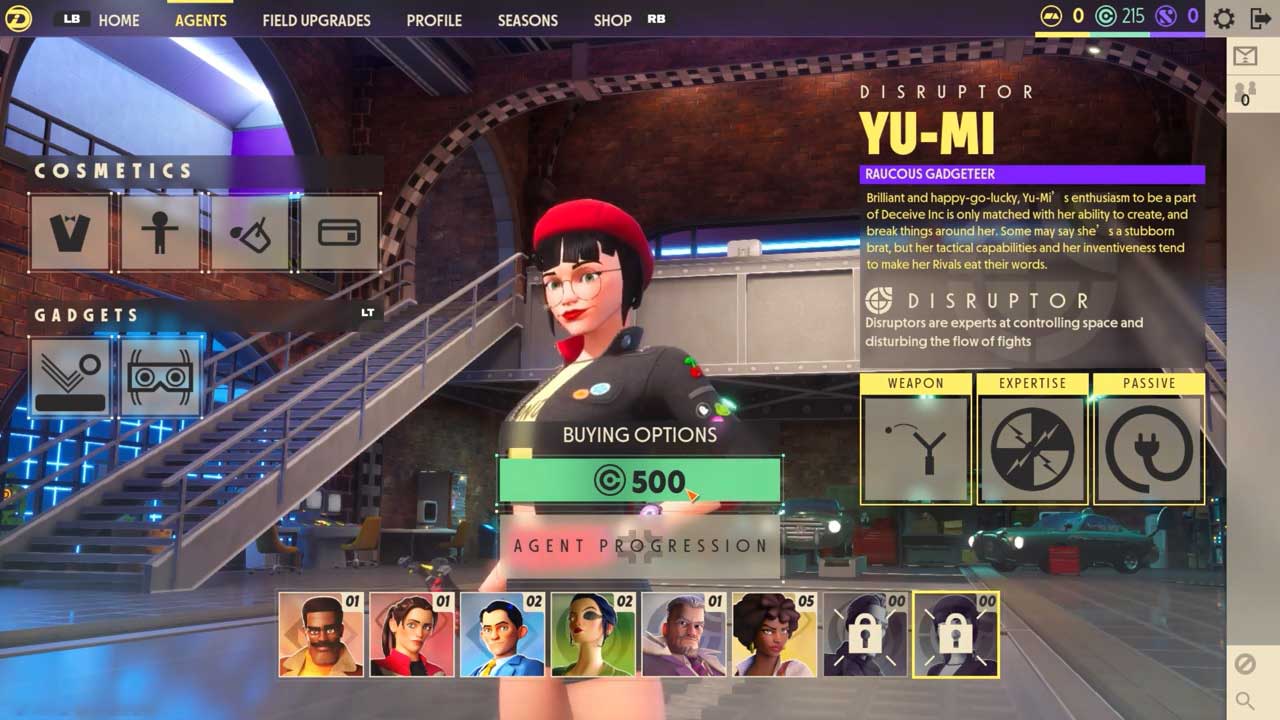Choose the paint bucket cosmetics slot
Viewport: 1280px width, 720px height.
coord(250,233)
